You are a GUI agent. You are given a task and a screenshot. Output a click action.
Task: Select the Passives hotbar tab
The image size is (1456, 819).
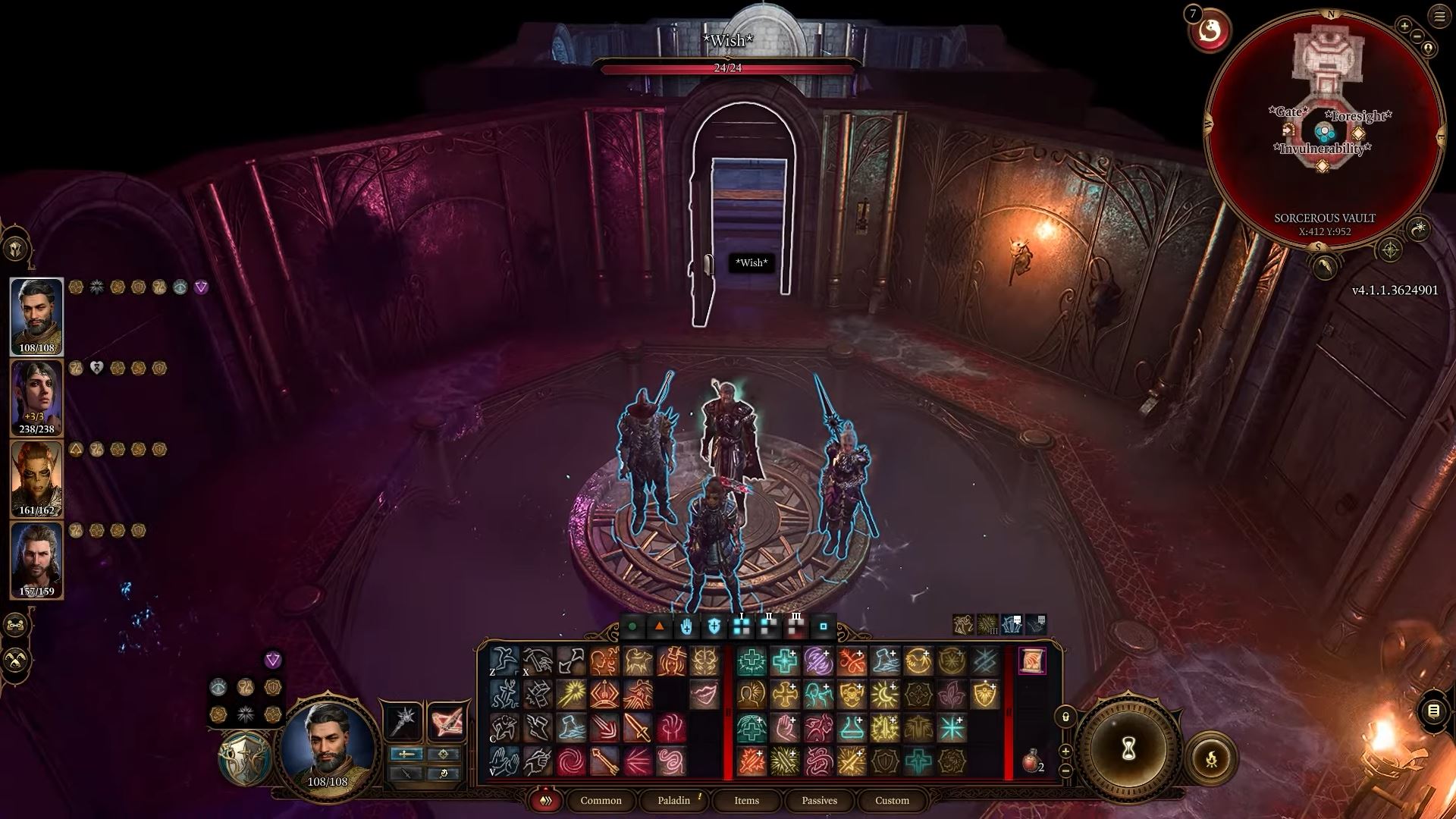click(819, 800)
